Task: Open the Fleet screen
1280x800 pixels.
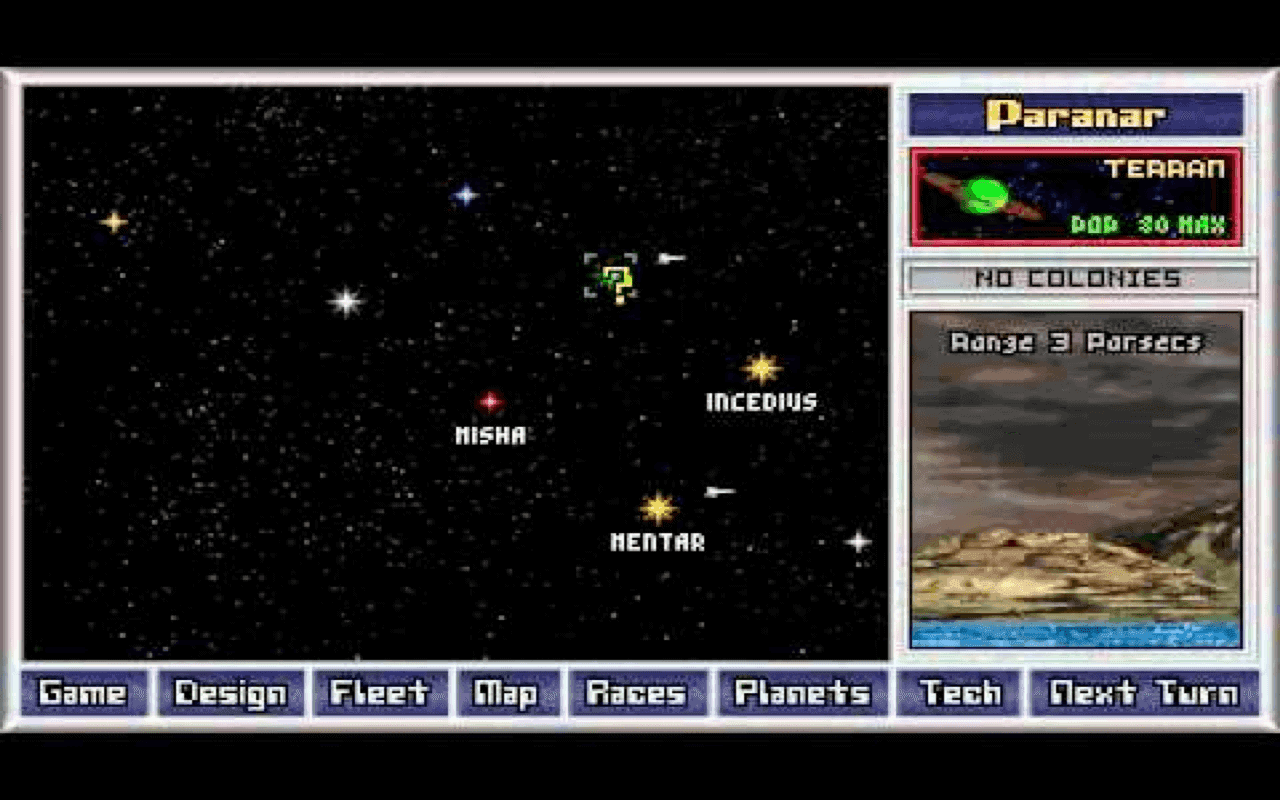Action: point(380,691)
